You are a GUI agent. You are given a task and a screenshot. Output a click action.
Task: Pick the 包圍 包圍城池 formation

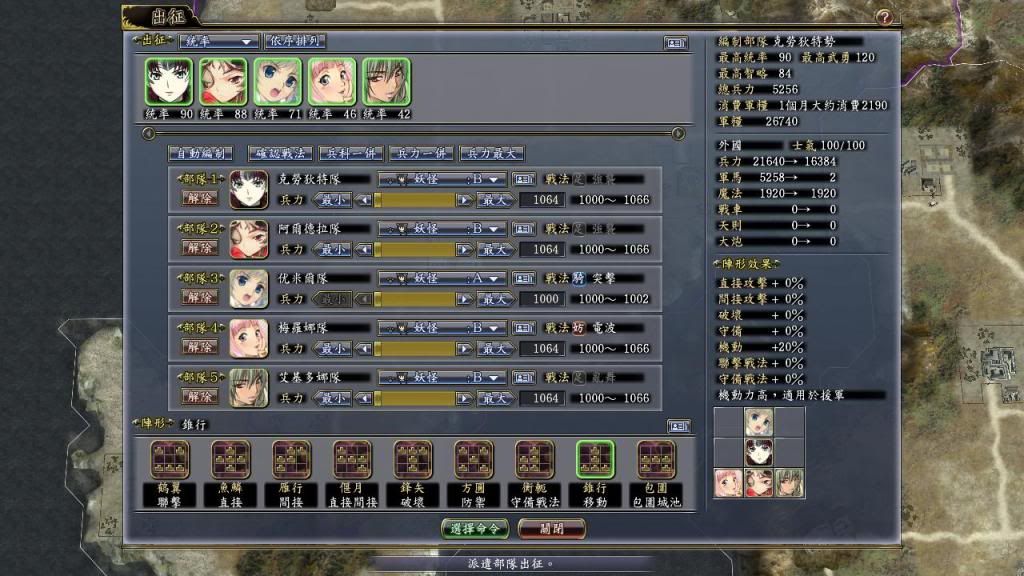[x=656, y=468]
